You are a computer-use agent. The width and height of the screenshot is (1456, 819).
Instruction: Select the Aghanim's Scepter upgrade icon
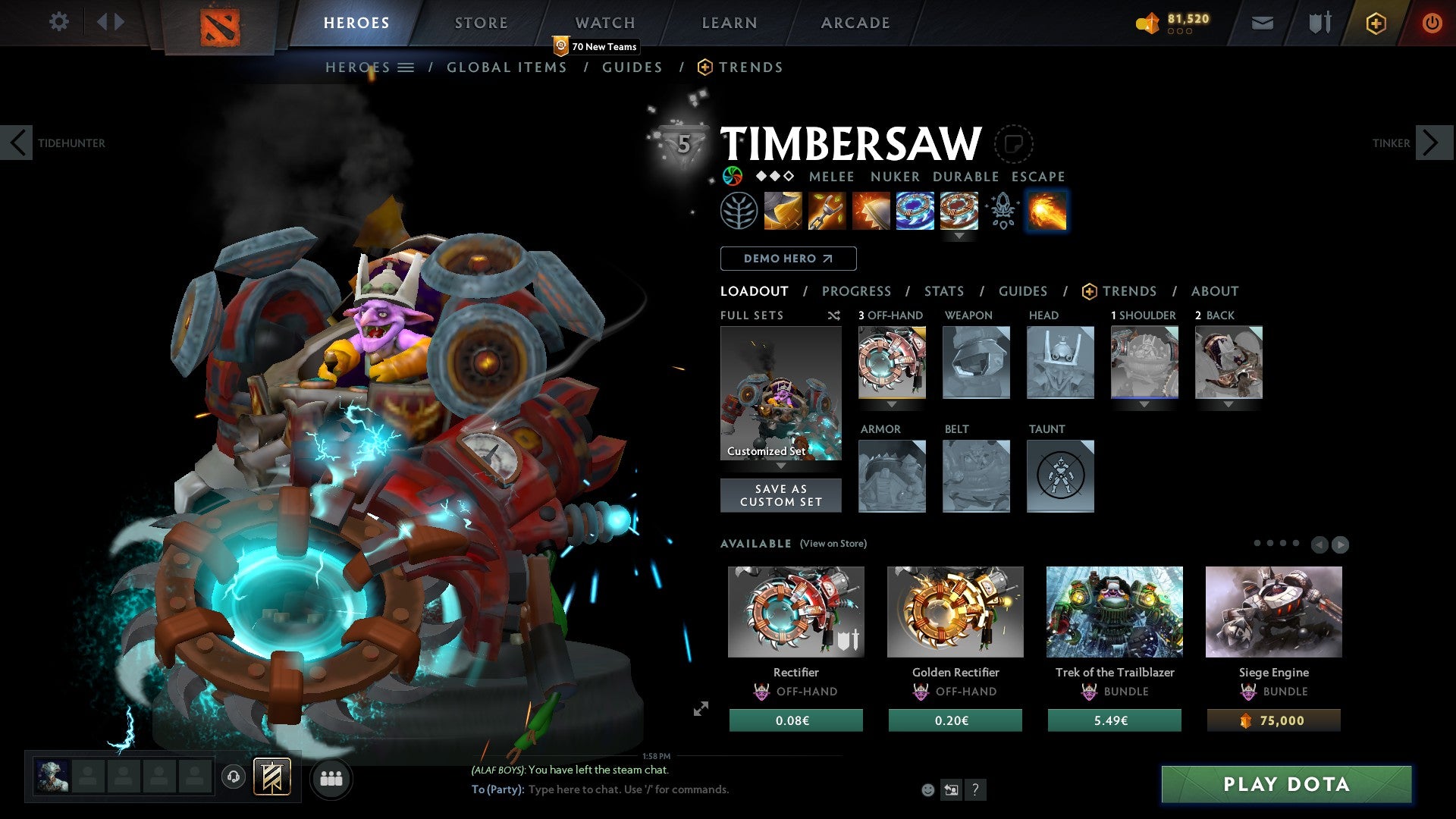(x=1003, y=211)
